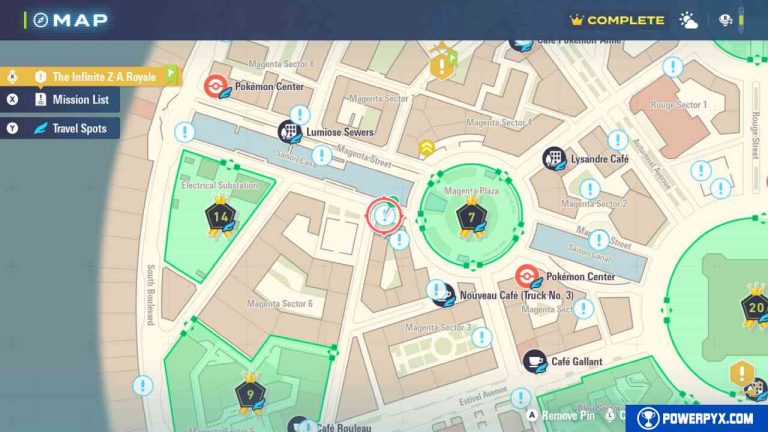
Task: Select wild zone 7 badge in Magenta Plaza
Action: tap(471, 216)
